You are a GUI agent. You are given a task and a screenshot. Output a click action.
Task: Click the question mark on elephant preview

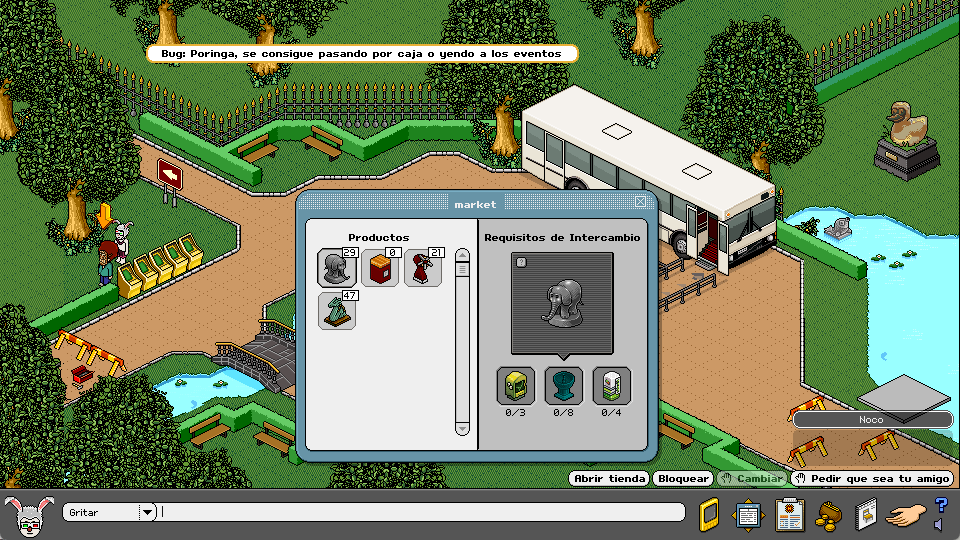[521, 262]
